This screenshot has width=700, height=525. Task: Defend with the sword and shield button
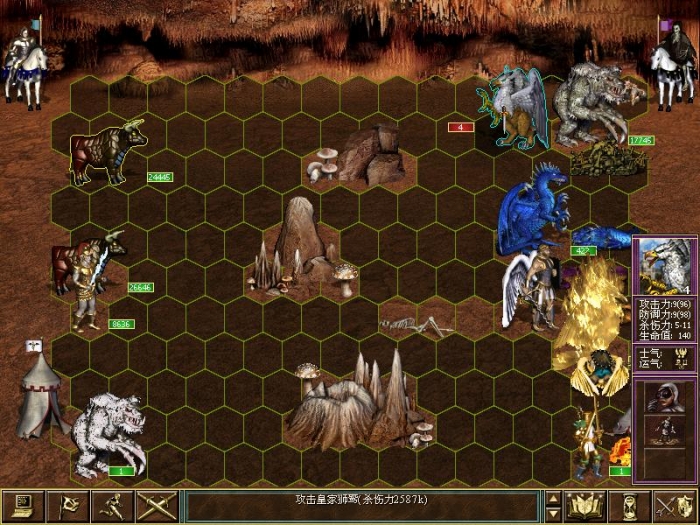coord(676,505)
